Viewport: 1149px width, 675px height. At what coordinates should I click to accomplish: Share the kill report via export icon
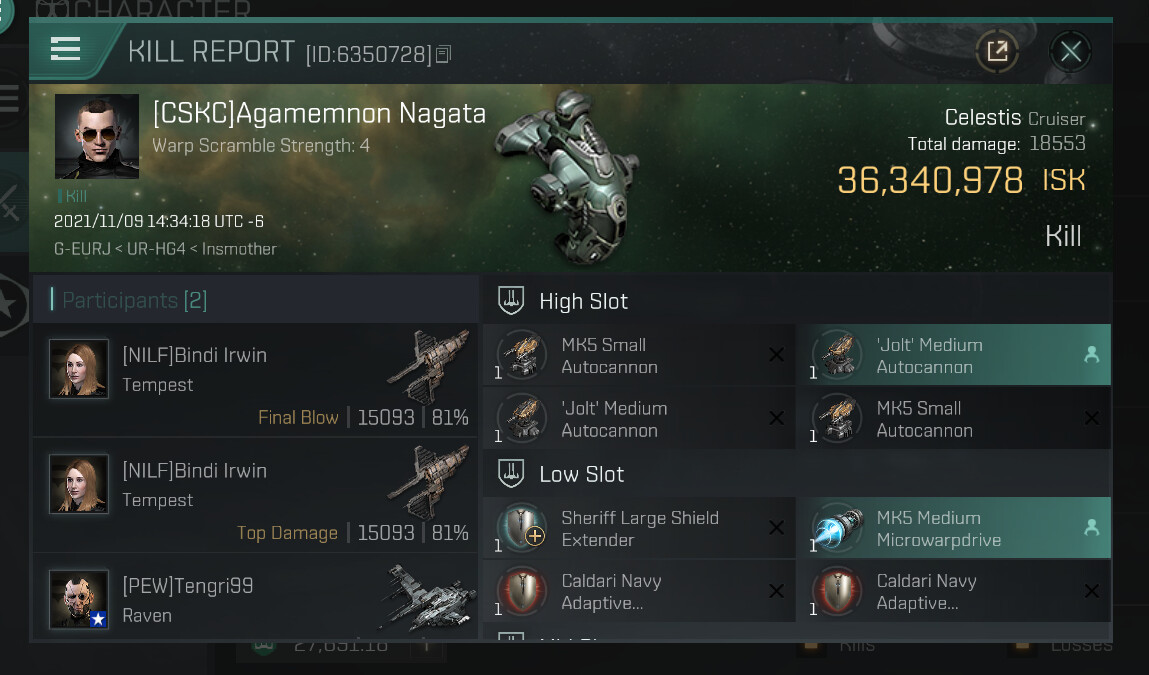click(x=997, y=51)
